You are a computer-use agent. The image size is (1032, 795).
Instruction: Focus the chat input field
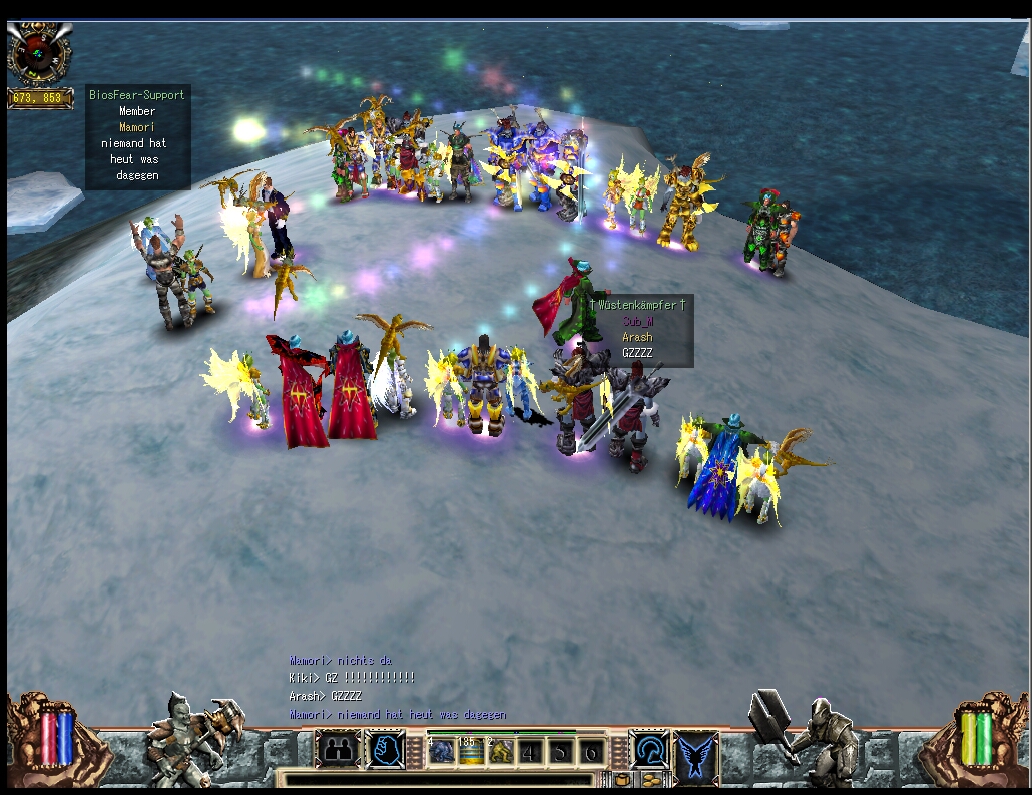[440, 779]
